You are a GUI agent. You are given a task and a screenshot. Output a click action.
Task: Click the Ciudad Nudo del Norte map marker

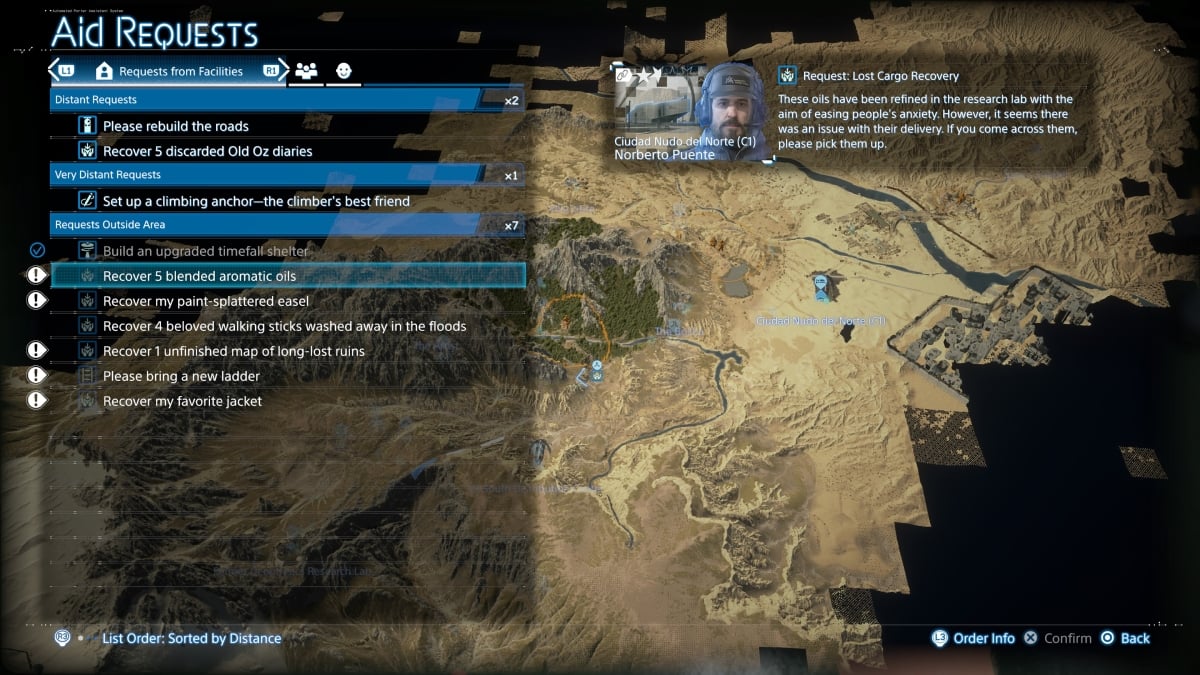pyautogui.click(x=821, y=289)
